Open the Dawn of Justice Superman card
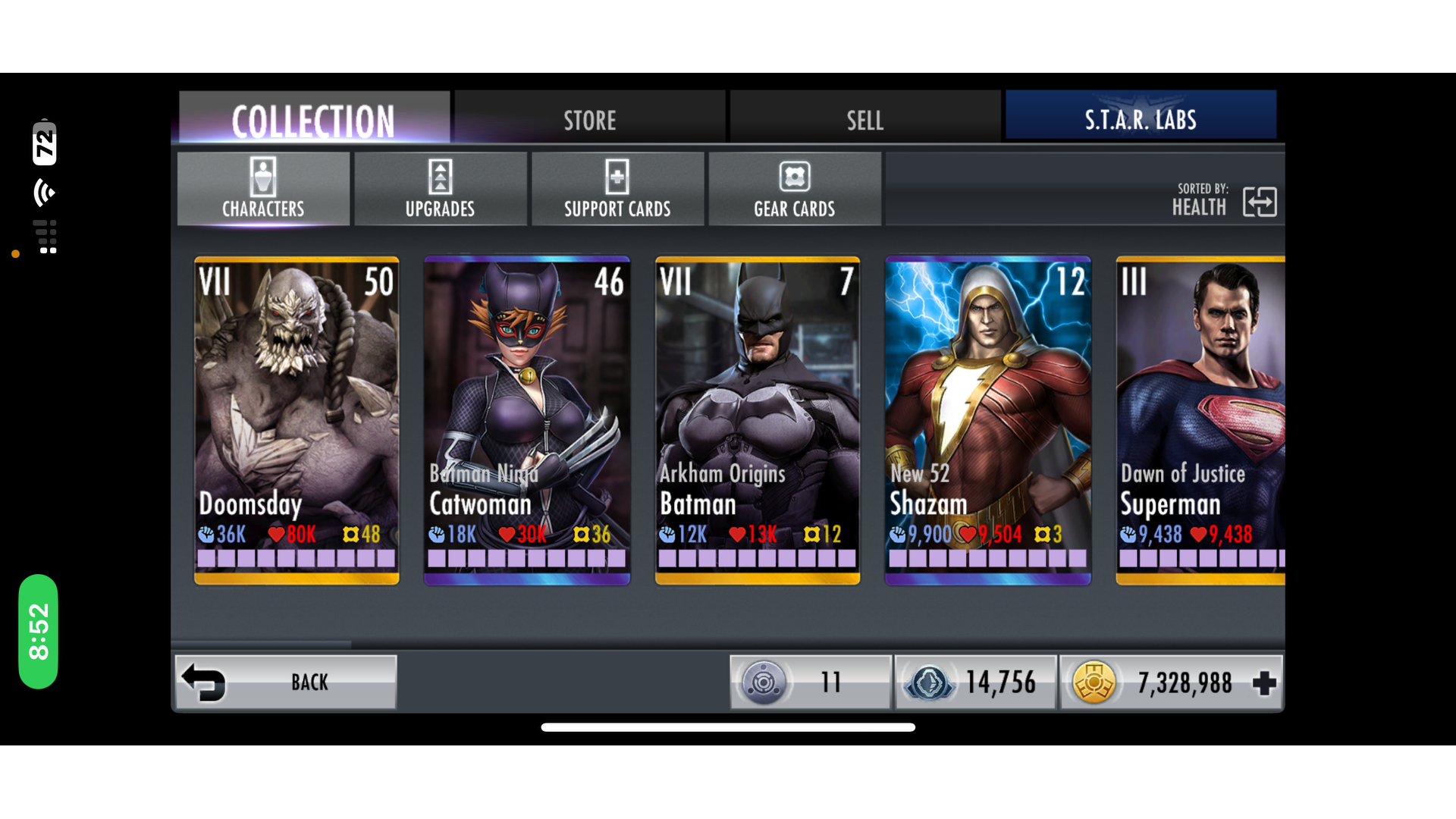 (x=1200, y=420)
